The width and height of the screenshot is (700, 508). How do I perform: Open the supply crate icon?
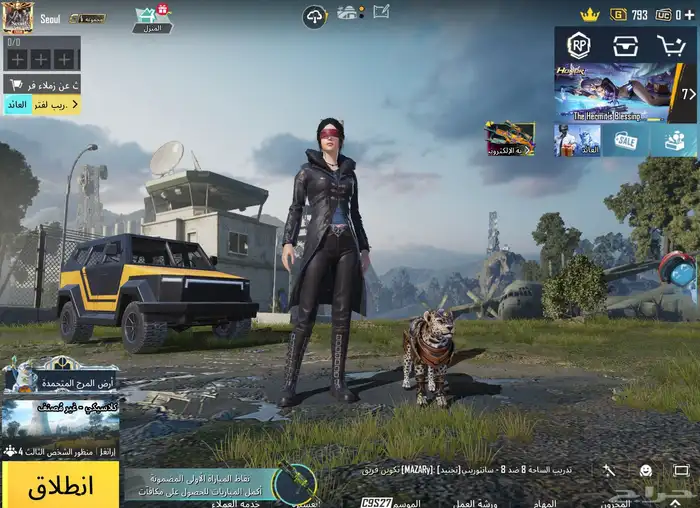[x=626, y=45]
